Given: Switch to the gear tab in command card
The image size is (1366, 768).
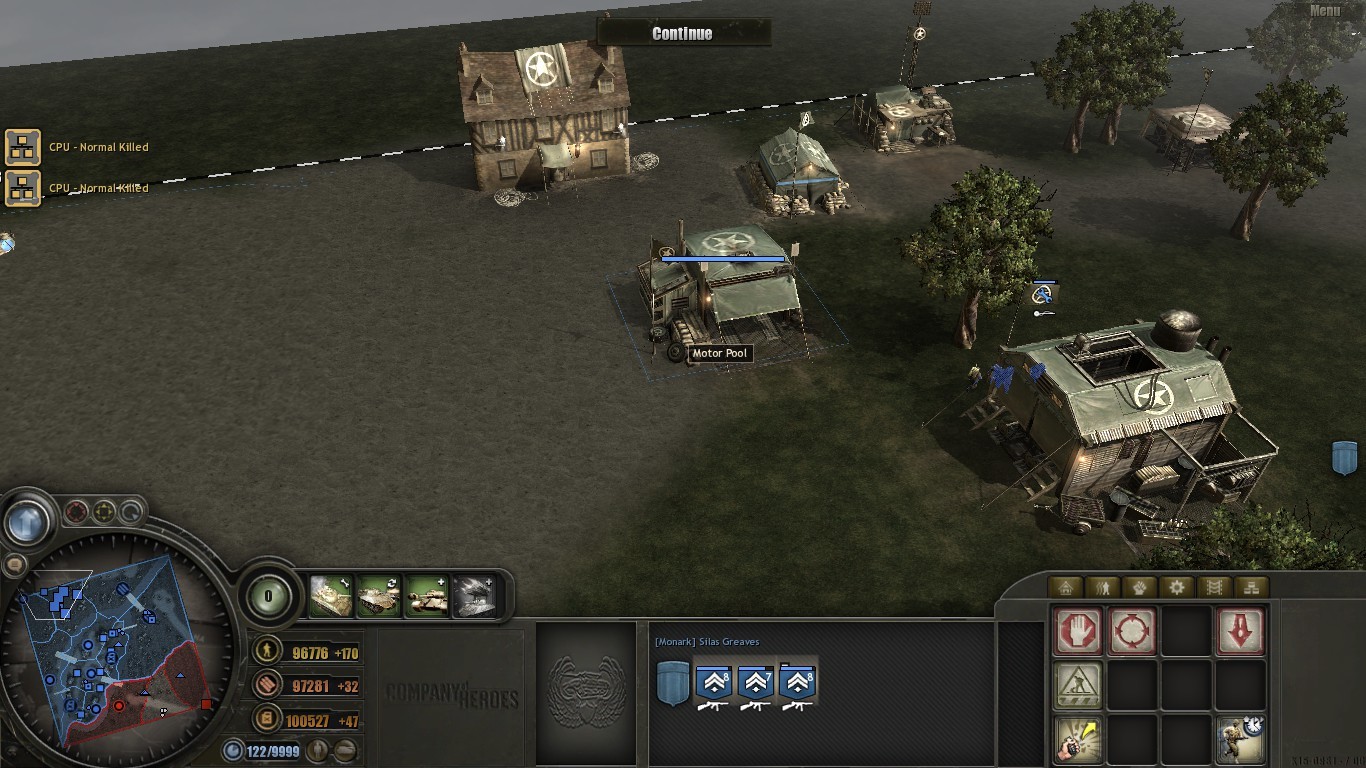Looking at the screenshot, I should click(1177, 587).
